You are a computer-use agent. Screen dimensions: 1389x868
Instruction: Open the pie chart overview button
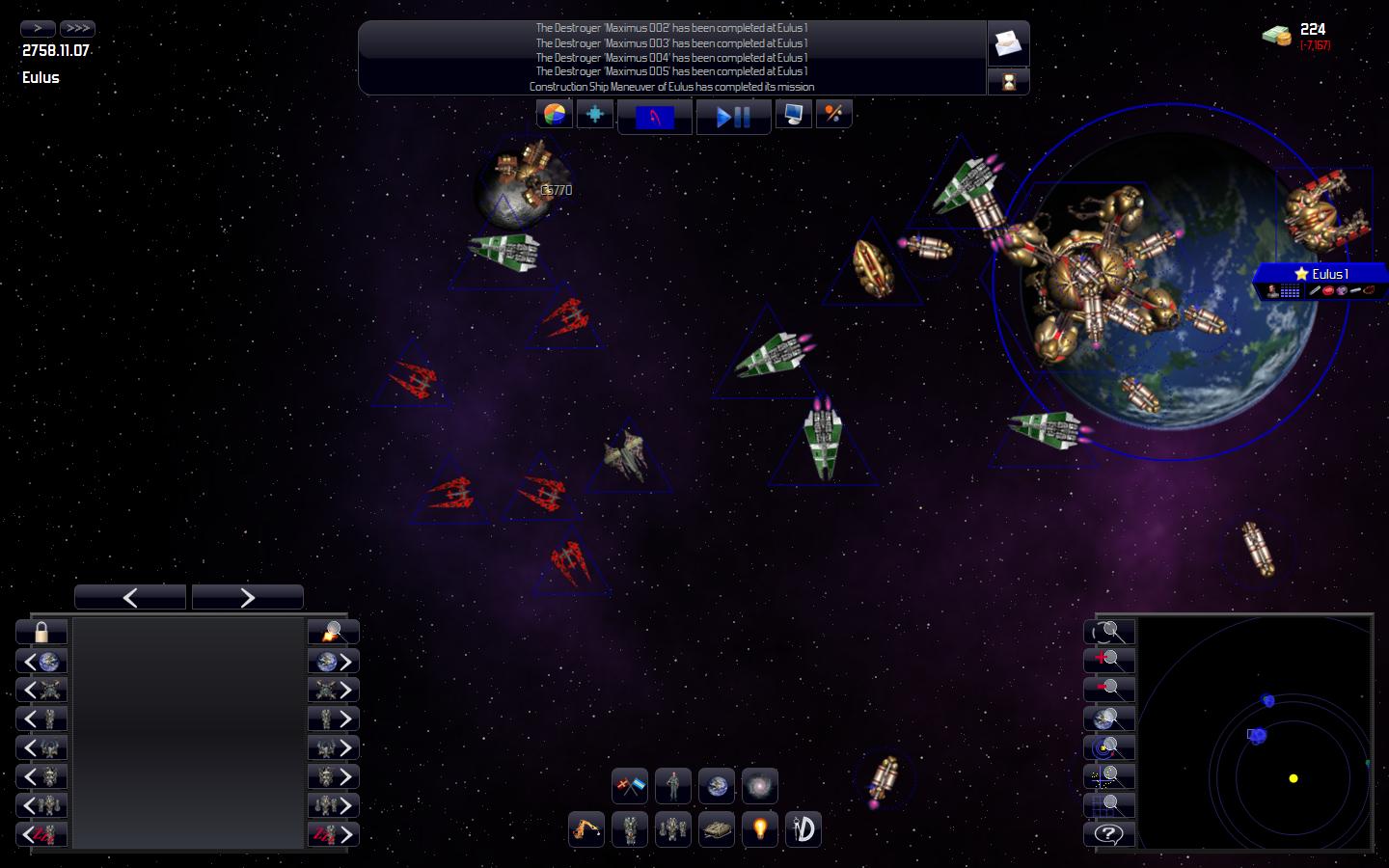coord(554,115)
